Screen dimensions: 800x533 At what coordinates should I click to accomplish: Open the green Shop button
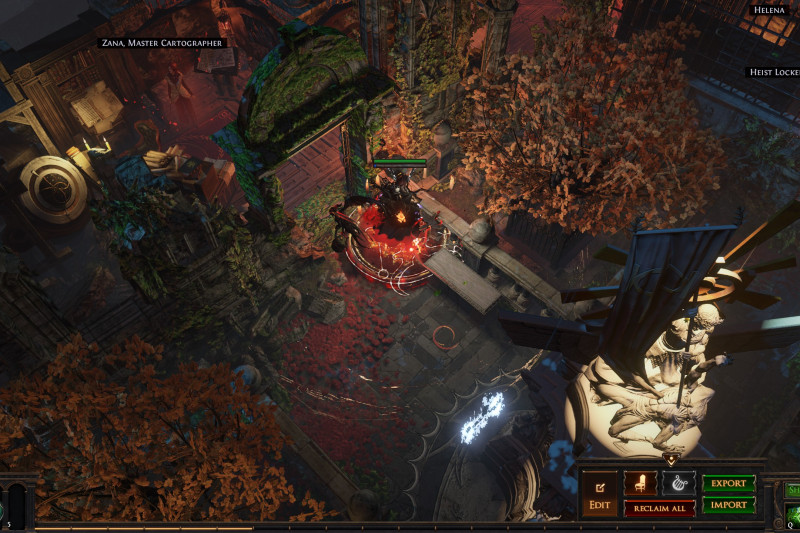tap(793, 490)
